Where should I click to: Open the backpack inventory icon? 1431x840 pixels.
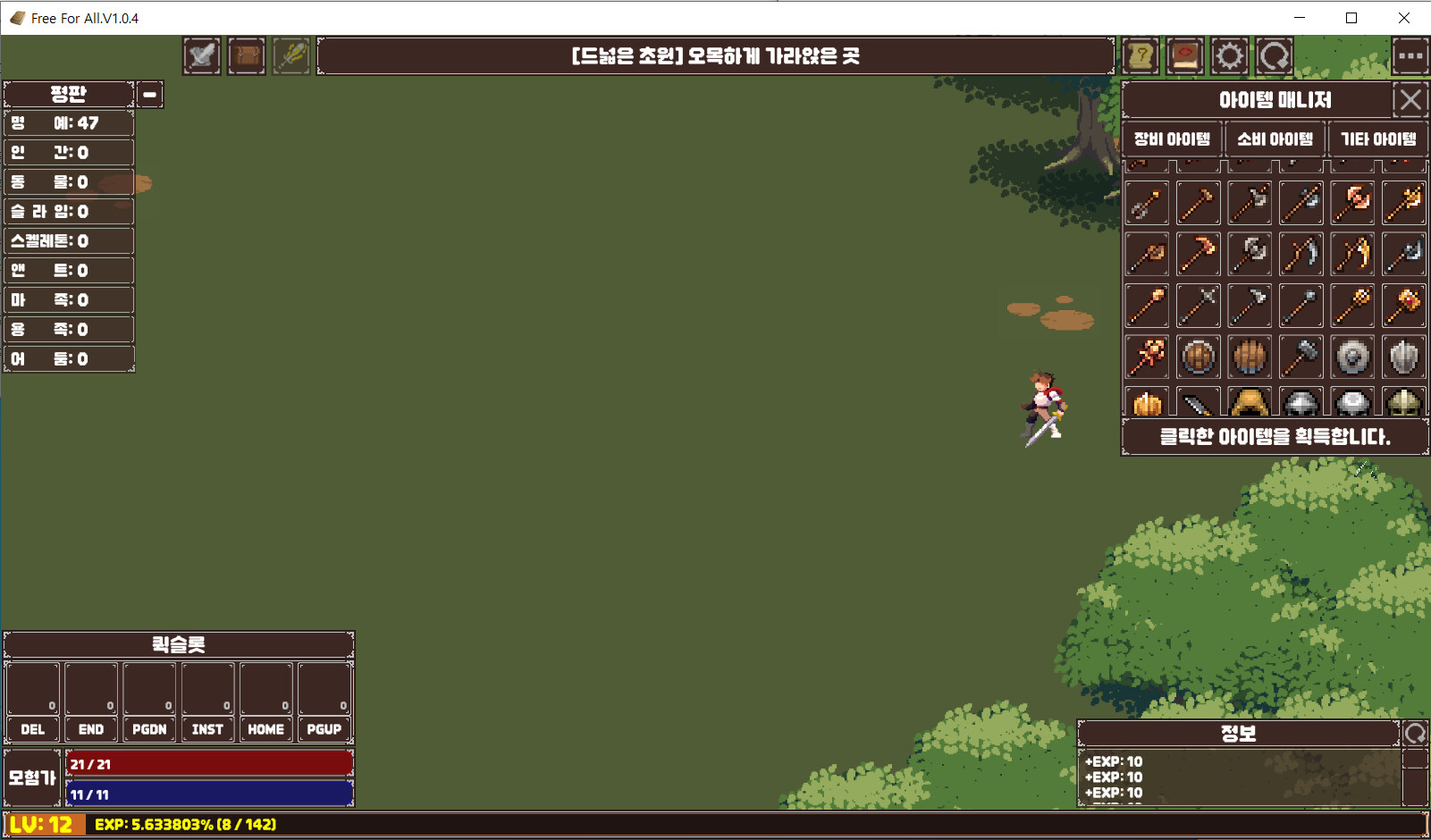coord(246,55)
